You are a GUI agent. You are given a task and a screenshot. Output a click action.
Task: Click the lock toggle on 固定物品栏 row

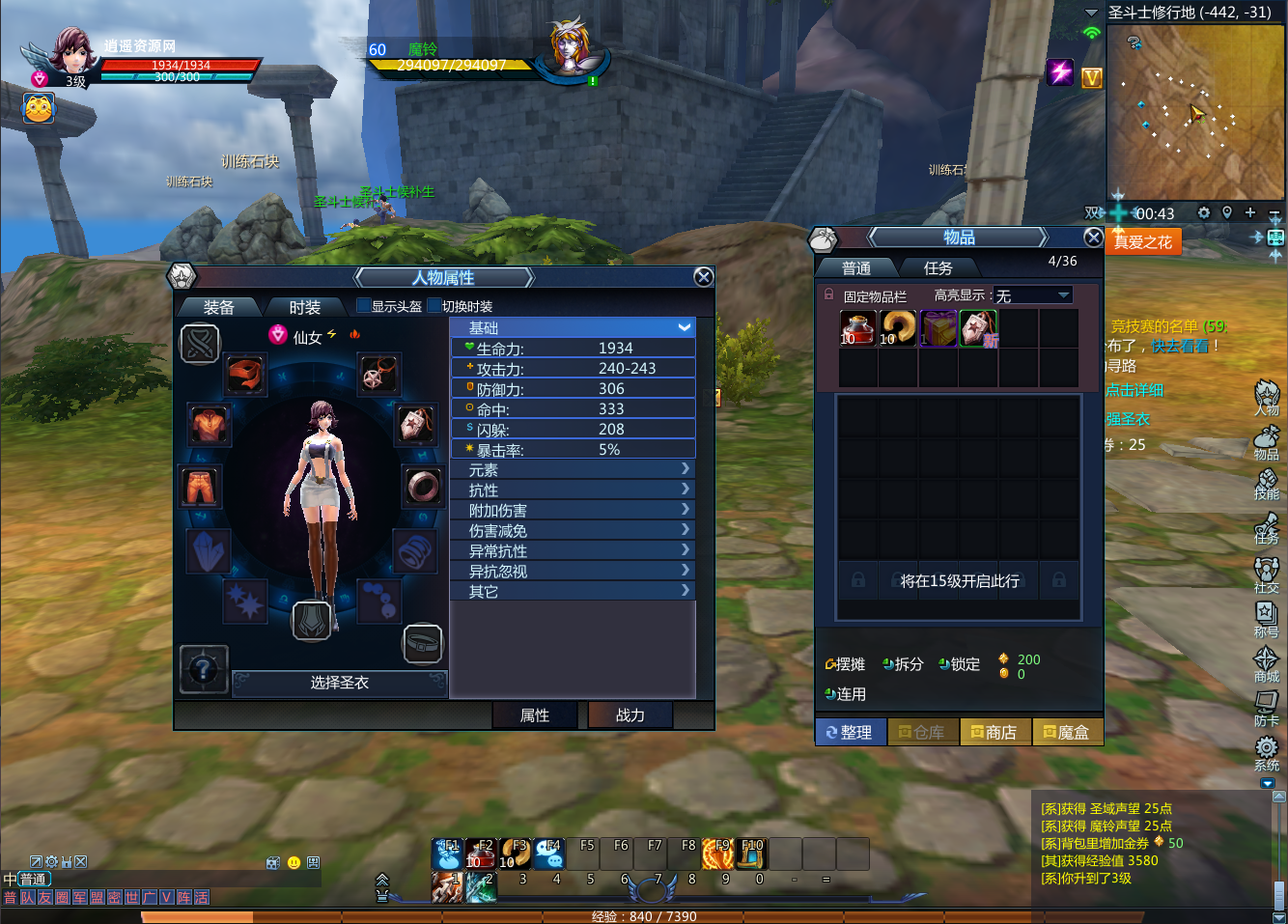(x=828, y=294)
